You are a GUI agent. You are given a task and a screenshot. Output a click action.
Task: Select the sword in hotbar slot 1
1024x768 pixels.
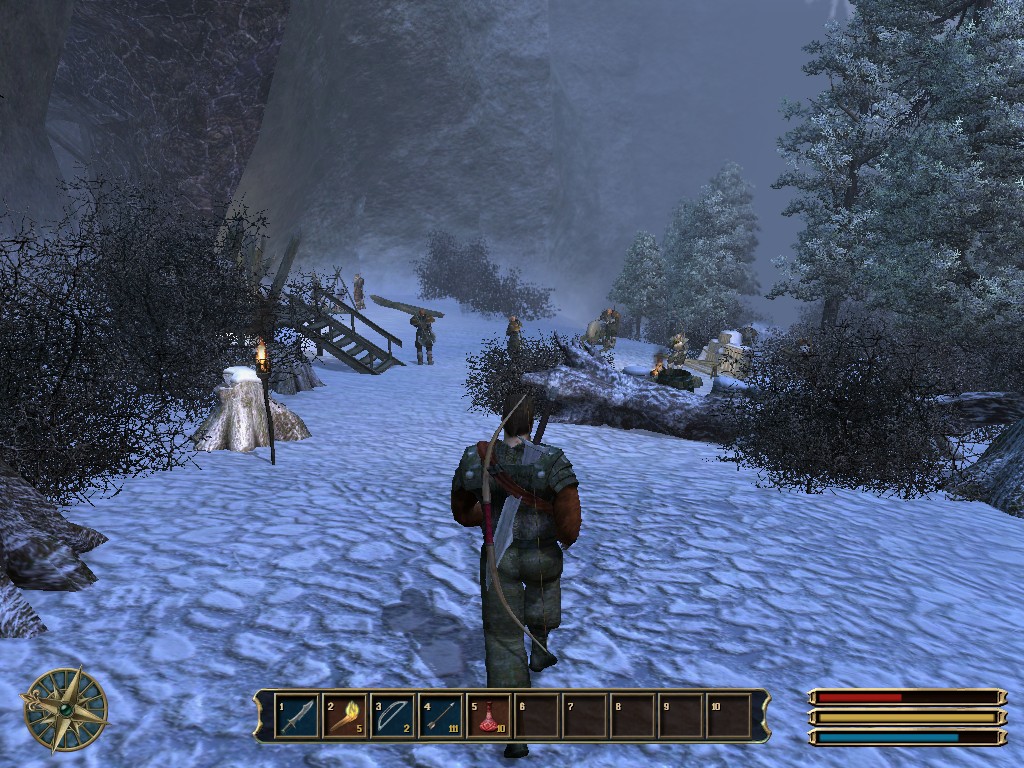pyautogui.click(x=297, y=716)
